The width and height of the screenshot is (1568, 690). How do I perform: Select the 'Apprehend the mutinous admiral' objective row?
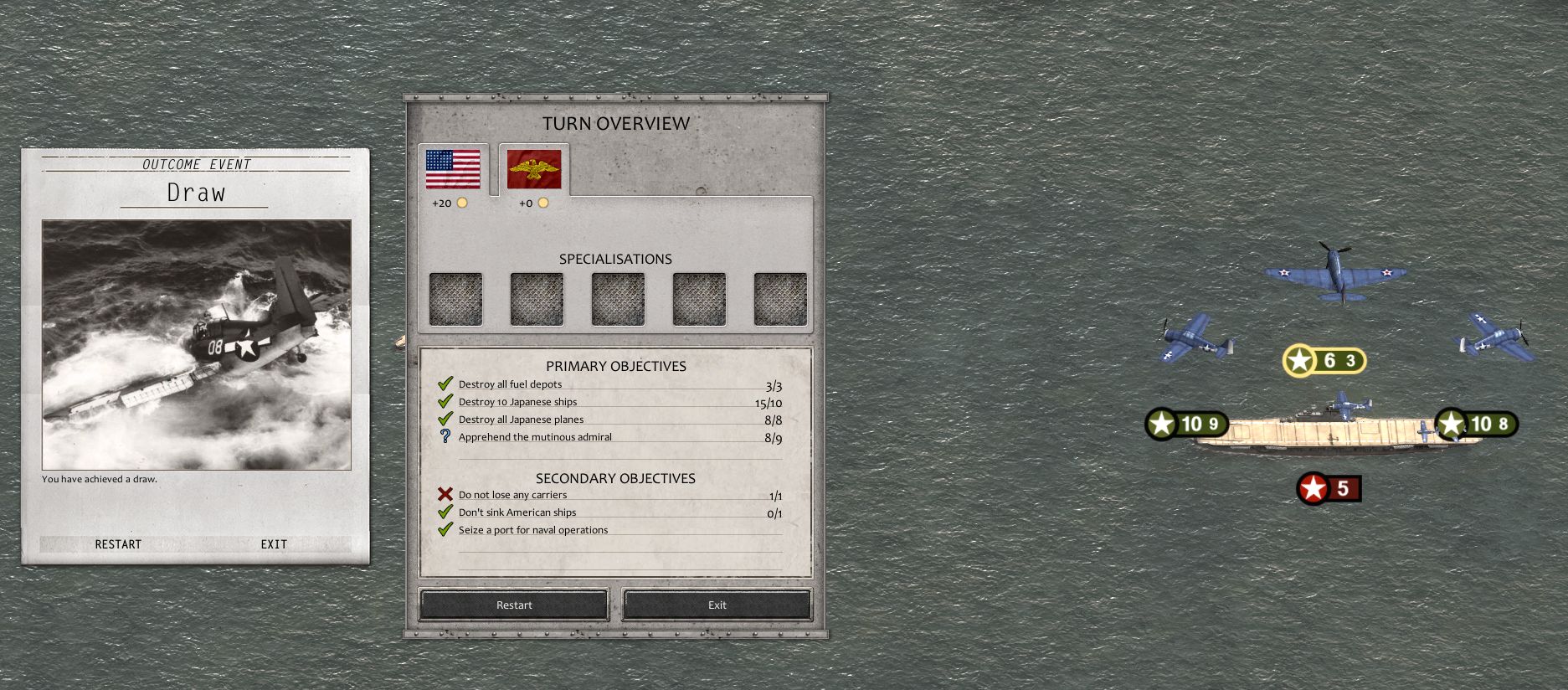pos(535,437)
